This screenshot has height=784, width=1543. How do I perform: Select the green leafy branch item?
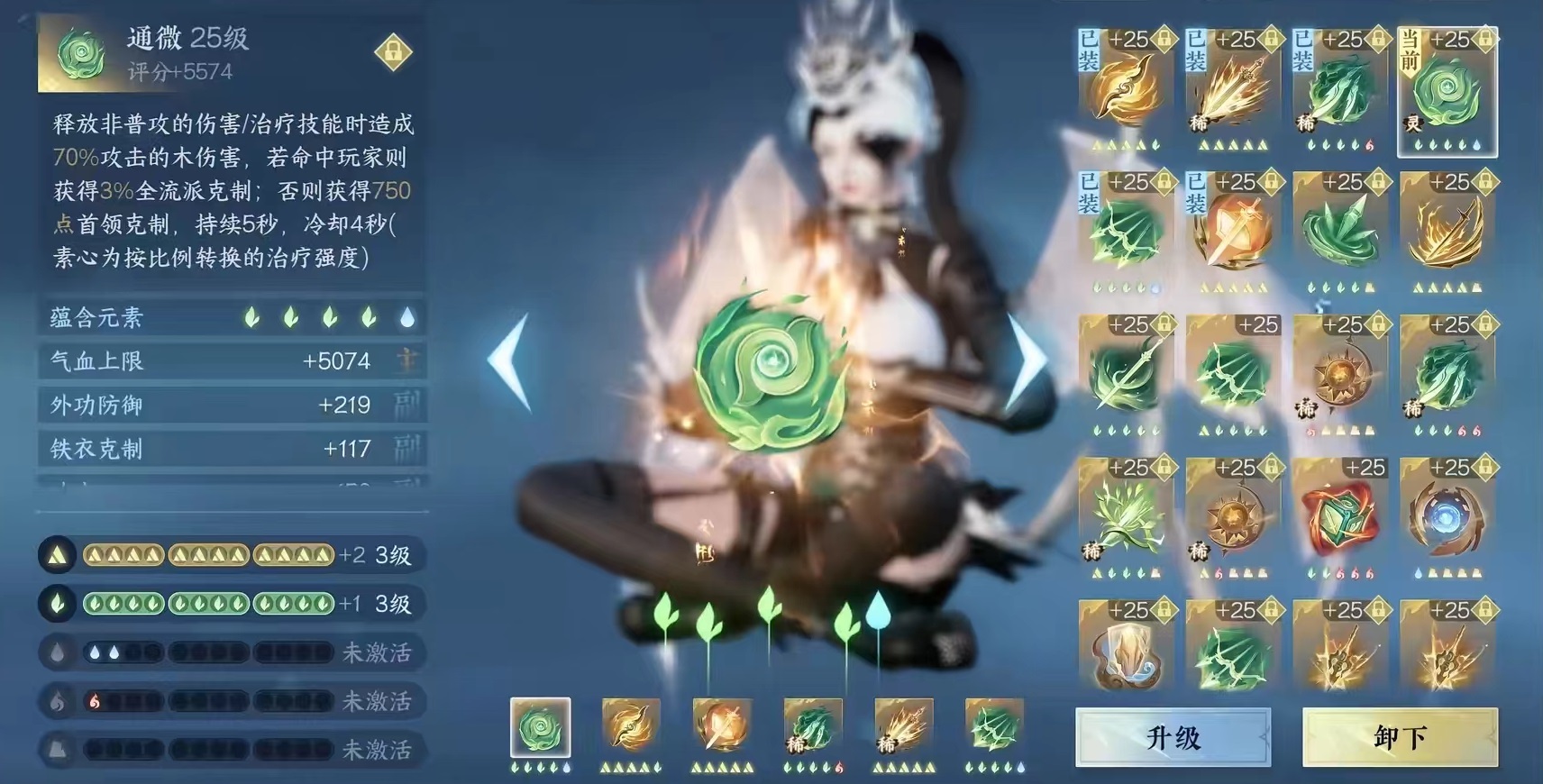pyautogui.click(x=1126, y=518)
